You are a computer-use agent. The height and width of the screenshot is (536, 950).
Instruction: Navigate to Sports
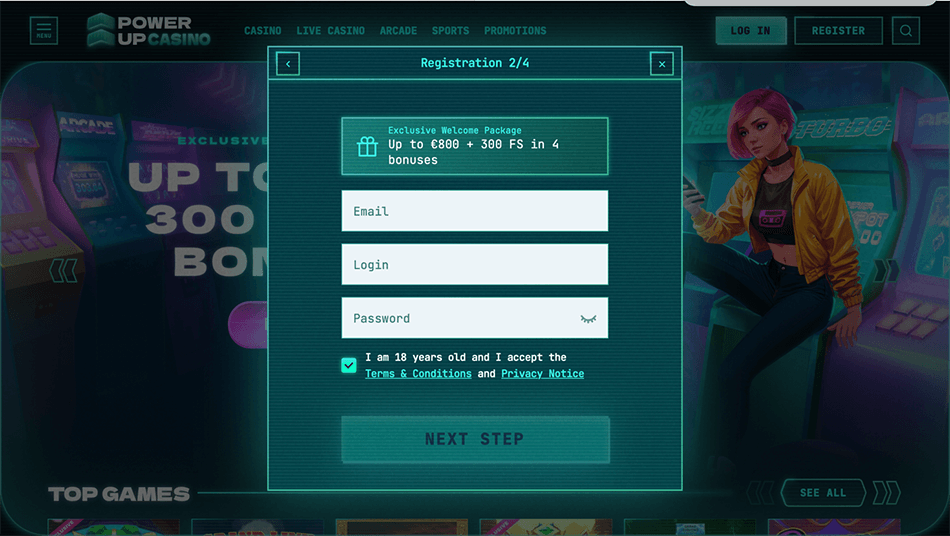[450, 31]
